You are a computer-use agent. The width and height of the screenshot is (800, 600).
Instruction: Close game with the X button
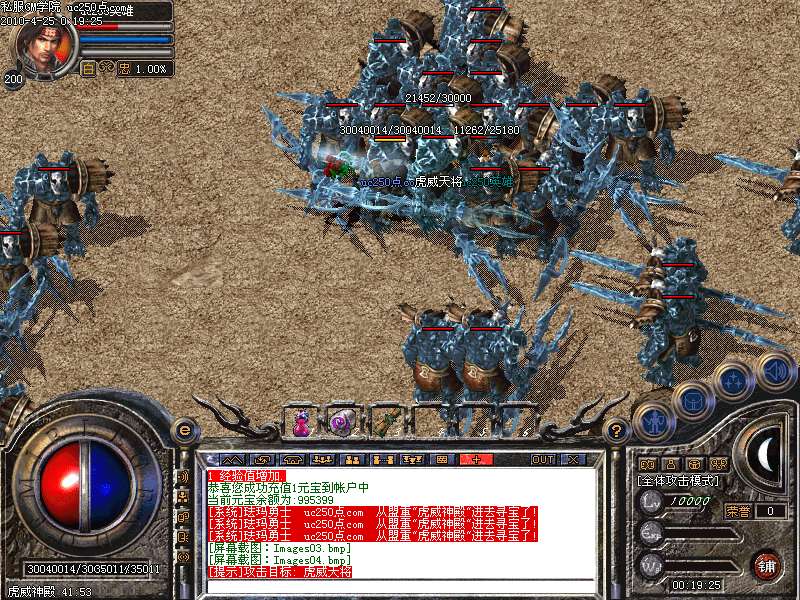[x=573, y=459]
